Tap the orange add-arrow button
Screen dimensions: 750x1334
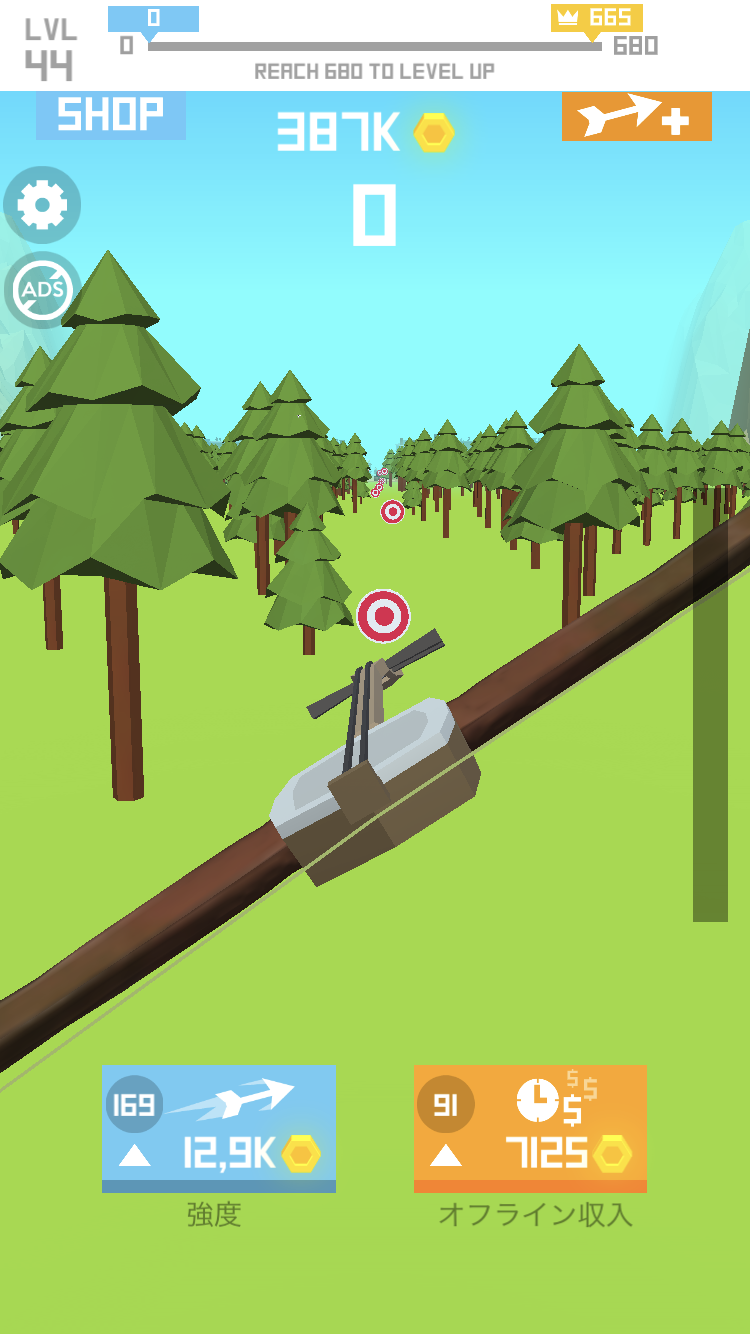coord(636,117)
